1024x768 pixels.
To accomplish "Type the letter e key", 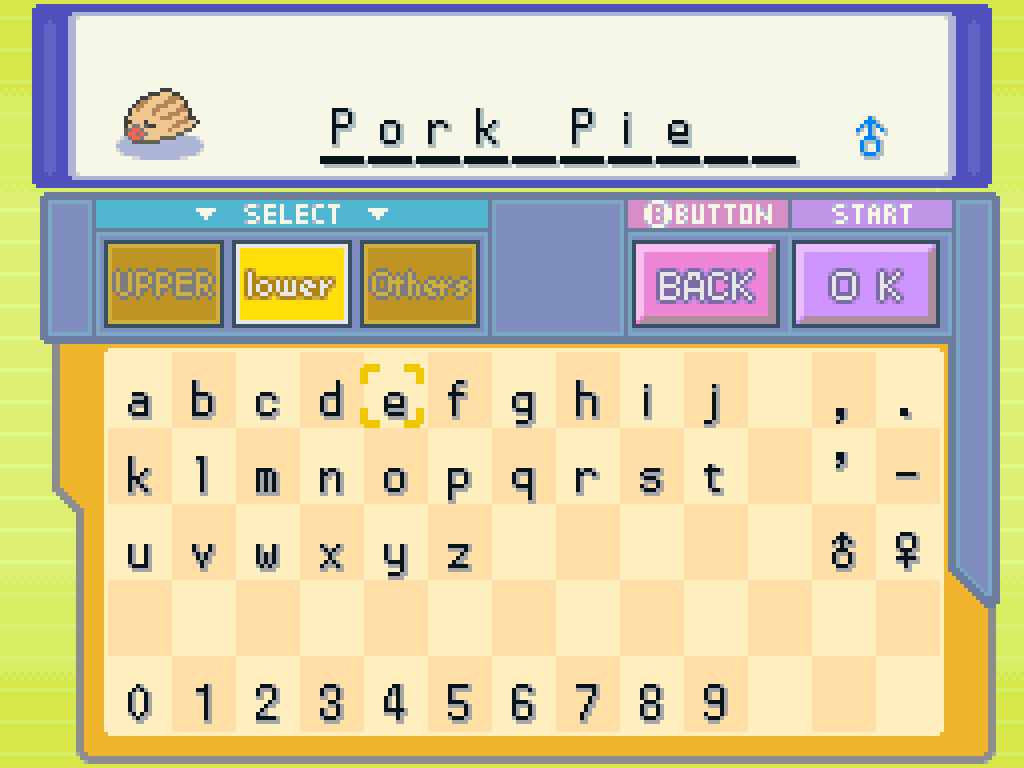I will pos(394,402).
